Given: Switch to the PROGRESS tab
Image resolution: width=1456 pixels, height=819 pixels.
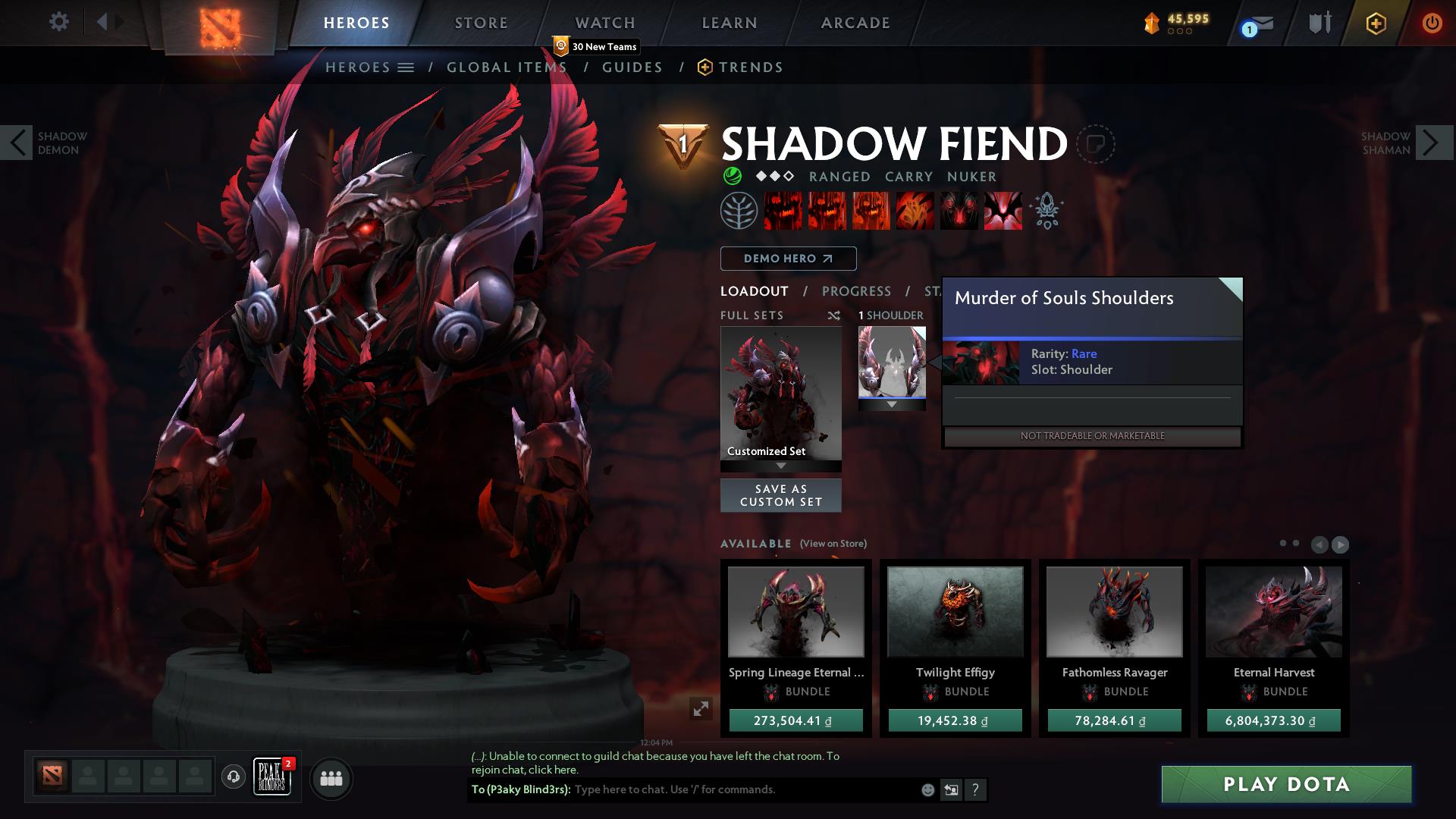Looking at the screenshot, I should coord(857,291).
